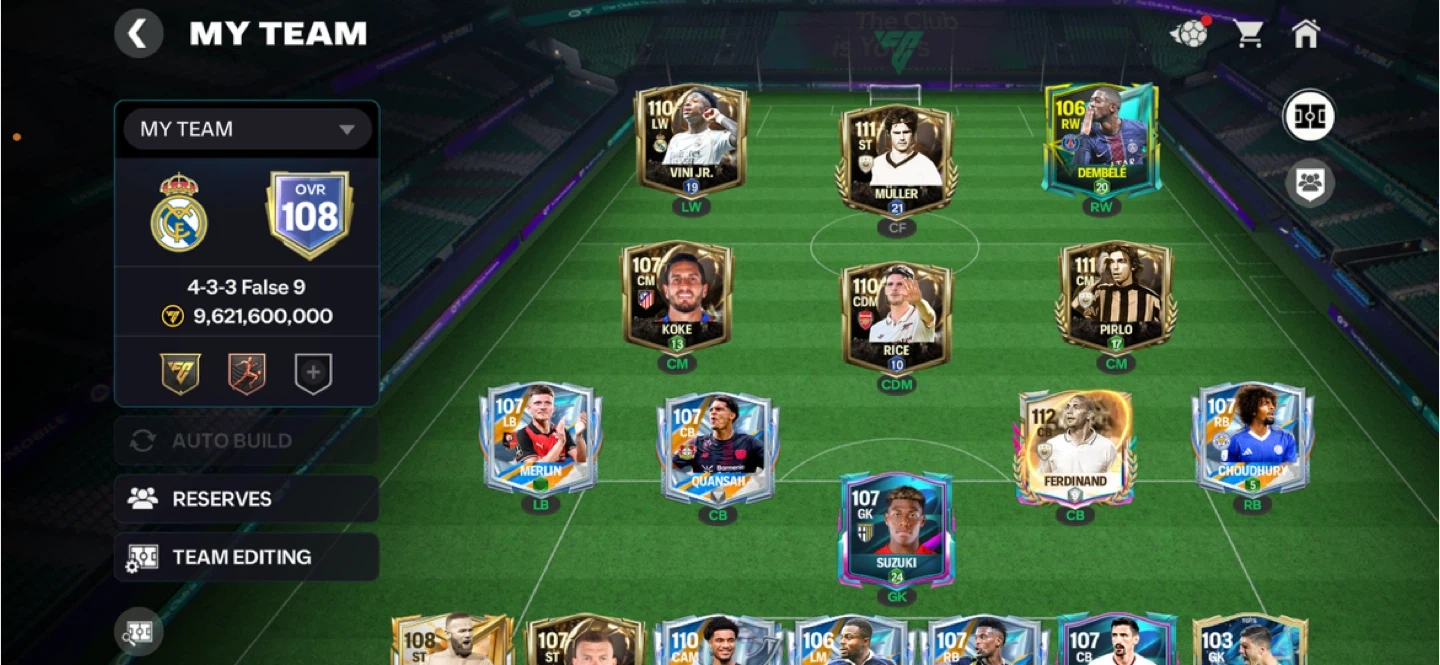Choose the Merlin left back card
The width and height of the screenshot is (1440, 665).
tap(540, 438)
